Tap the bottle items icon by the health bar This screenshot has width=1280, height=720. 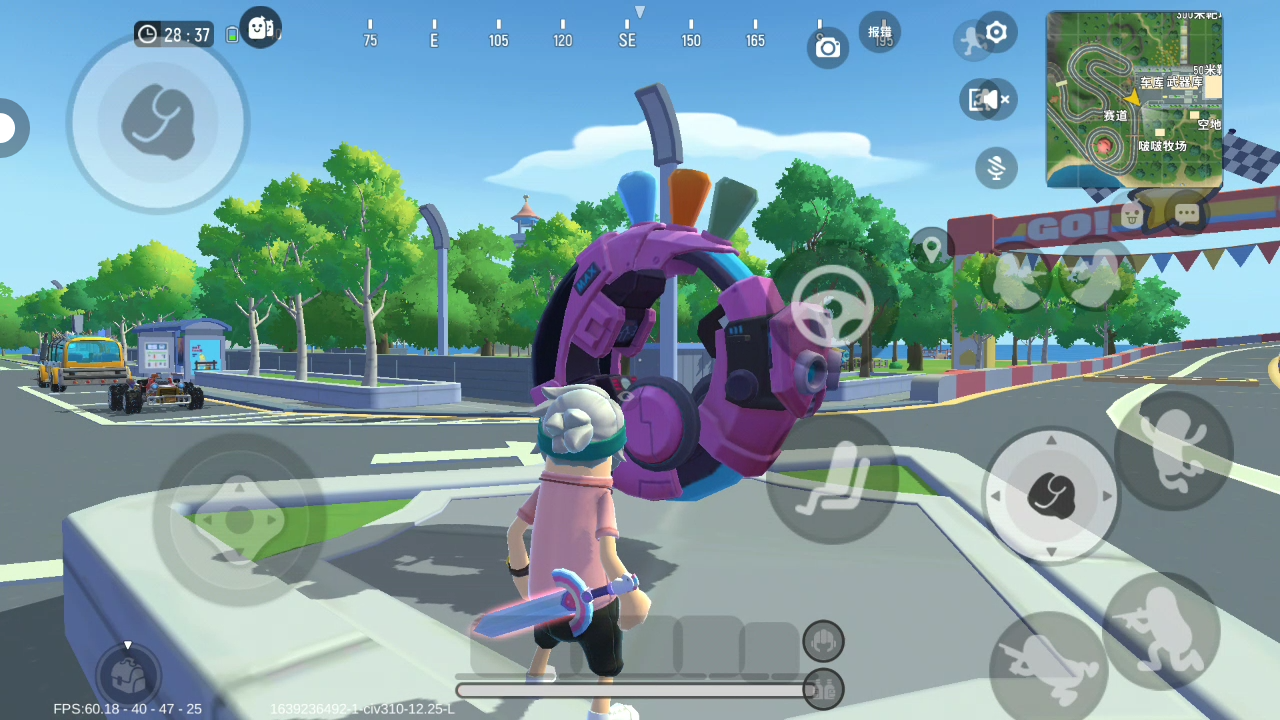[823, 689]
